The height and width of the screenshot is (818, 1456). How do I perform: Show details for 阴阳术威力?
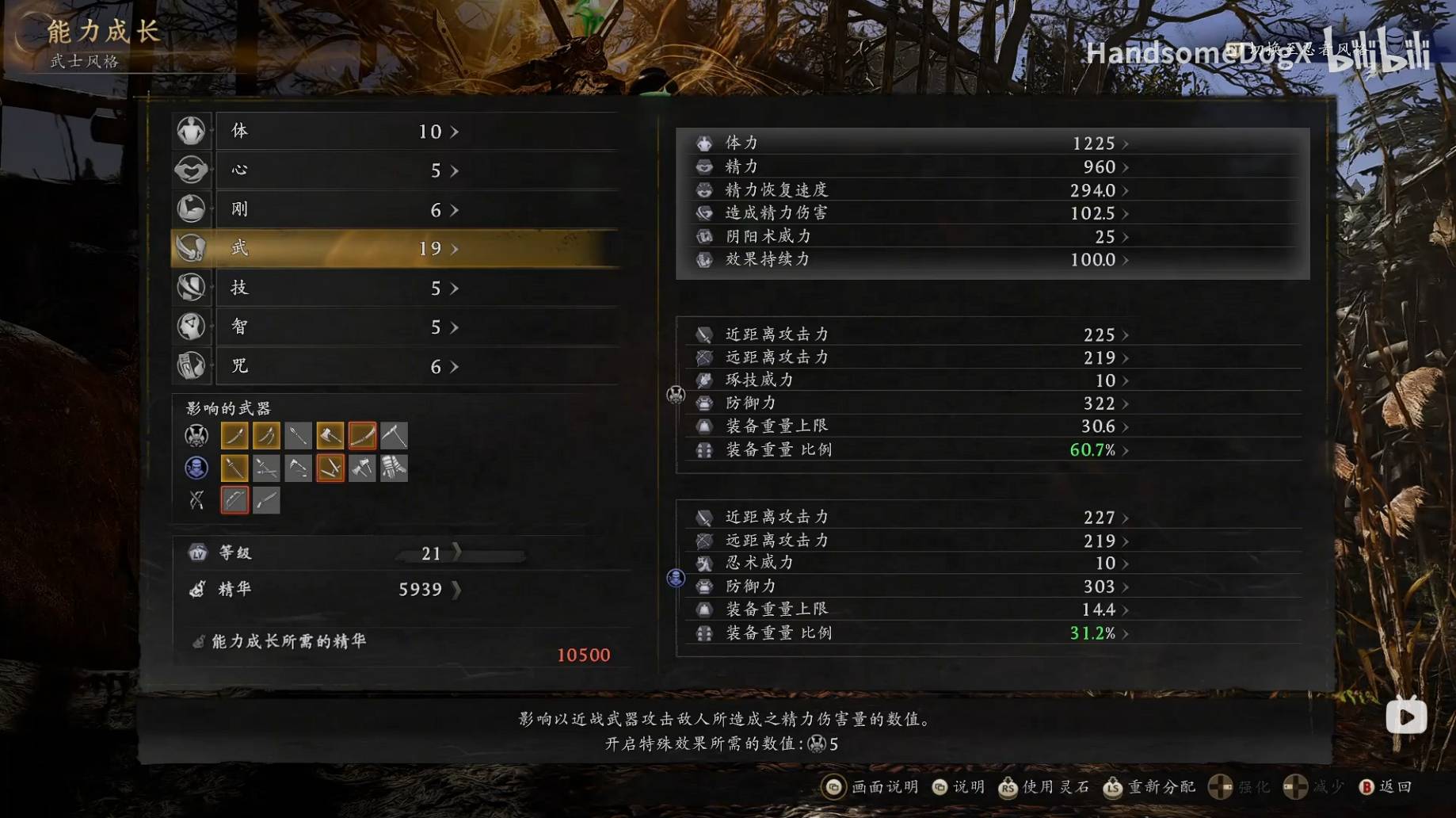911,236
